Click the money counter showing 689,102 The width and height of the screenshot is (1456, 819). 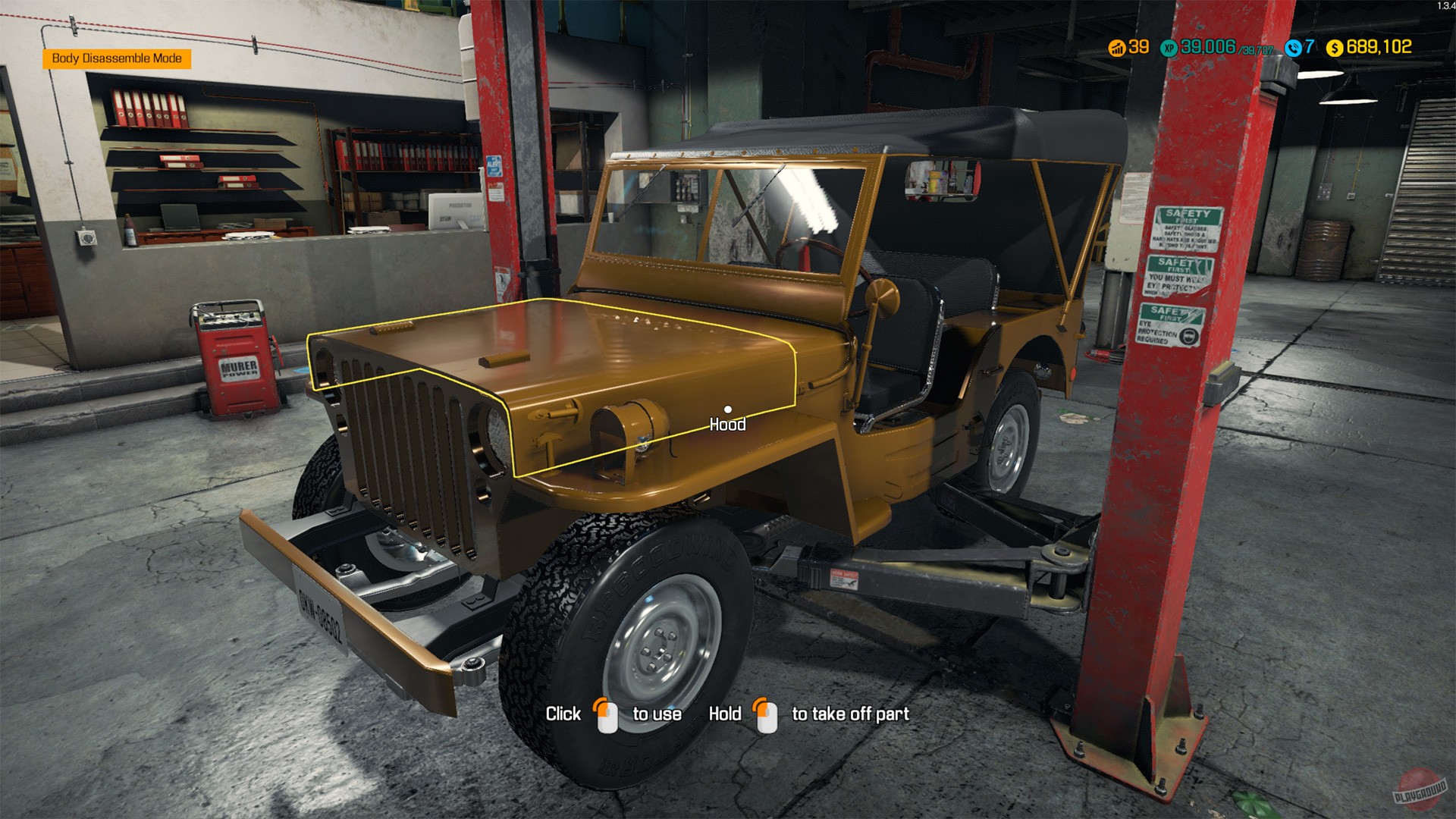[1381, 49]
